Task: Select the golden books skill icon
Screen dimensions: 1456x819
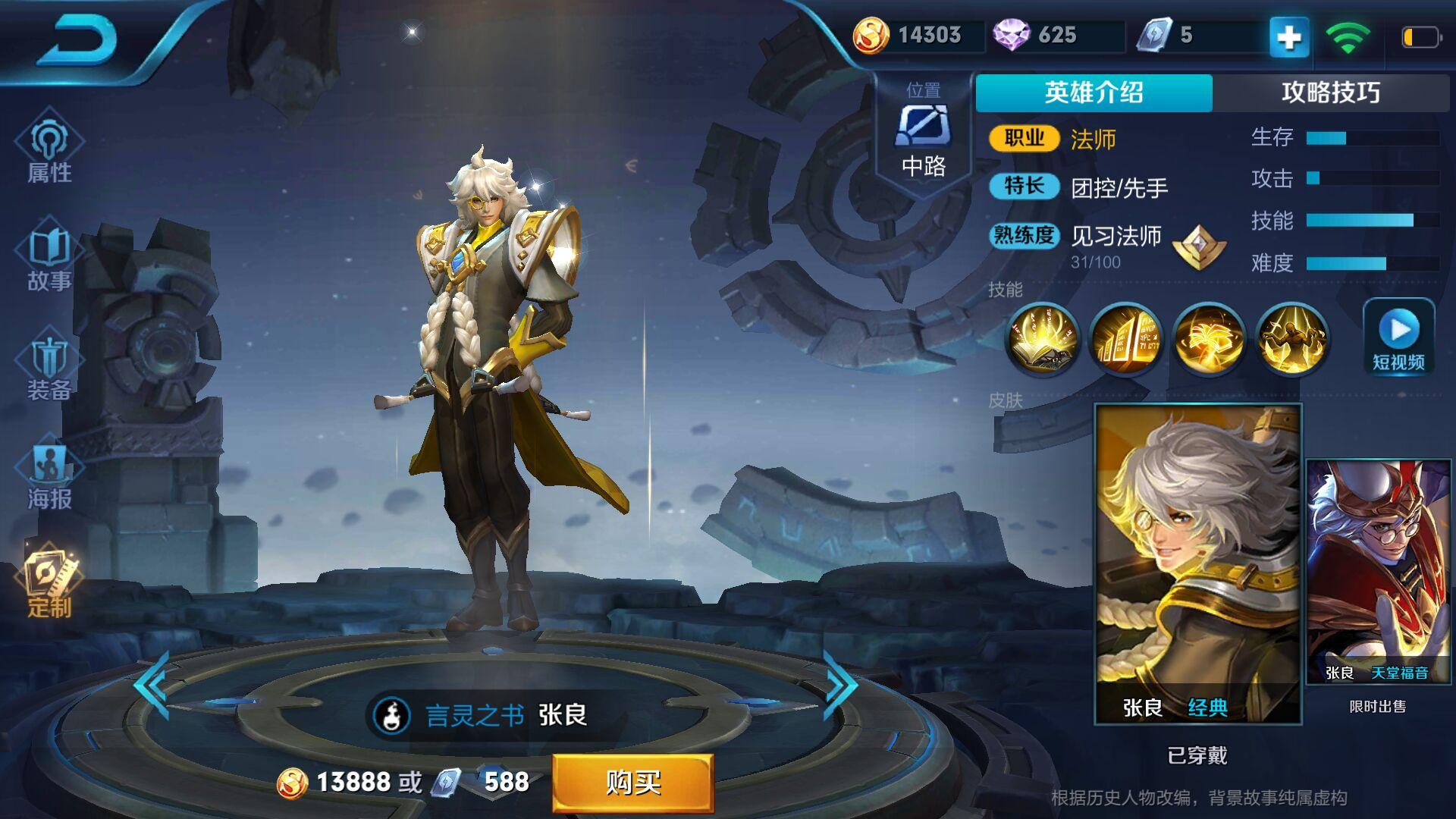Action: pyautogui.click(x=1125, y=340)
